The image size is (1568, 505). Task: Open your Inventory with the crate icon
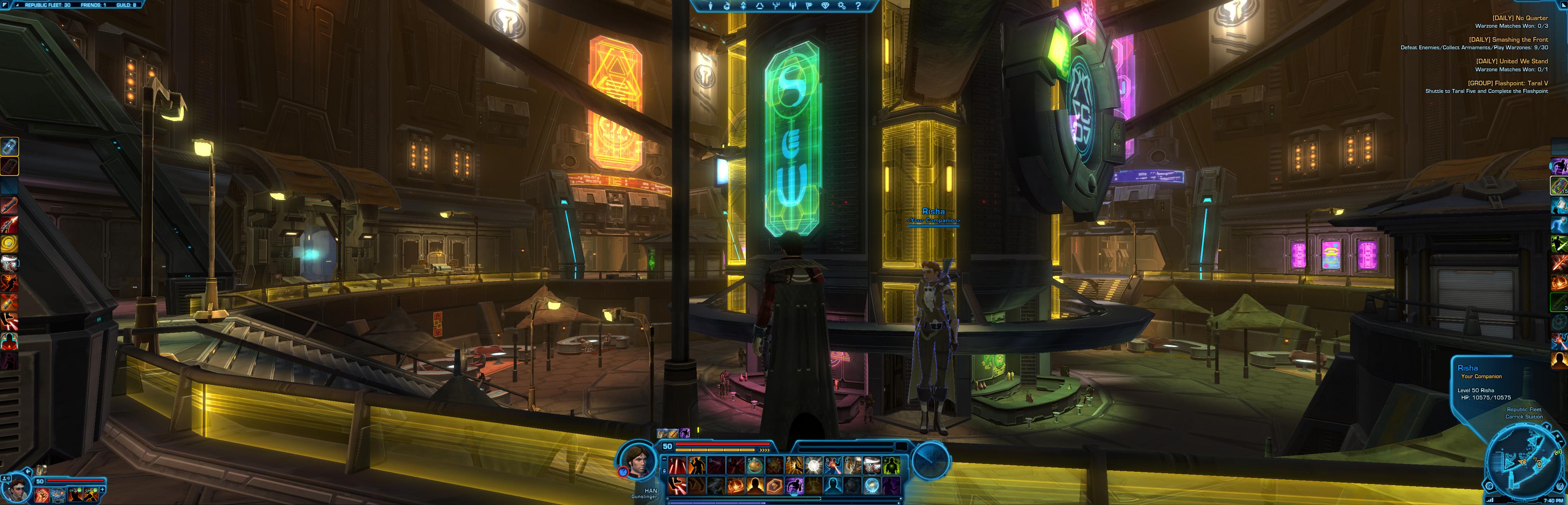[727, 5]
